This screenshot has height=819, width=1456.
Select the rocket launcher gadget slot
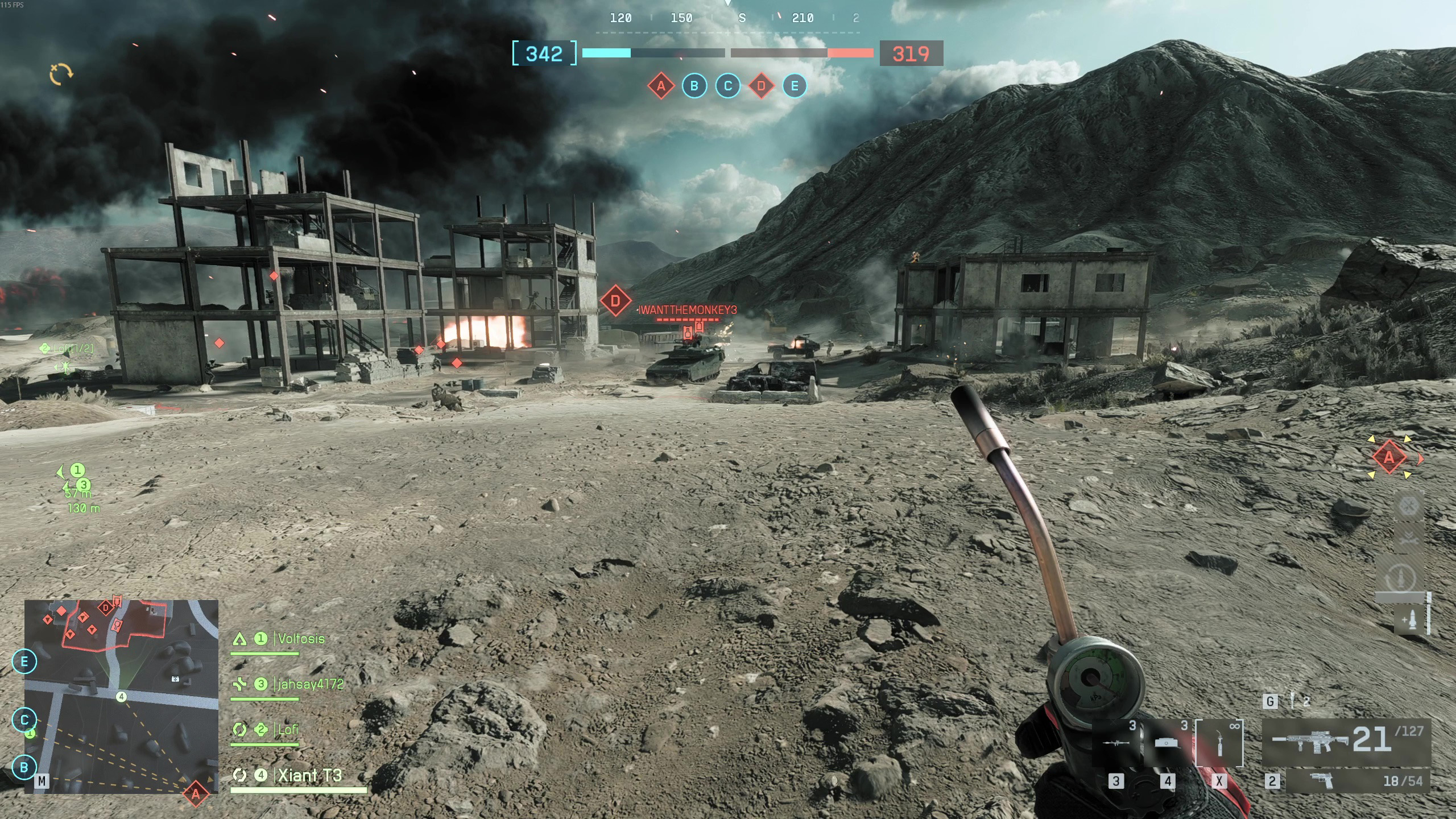point(1116,743)
